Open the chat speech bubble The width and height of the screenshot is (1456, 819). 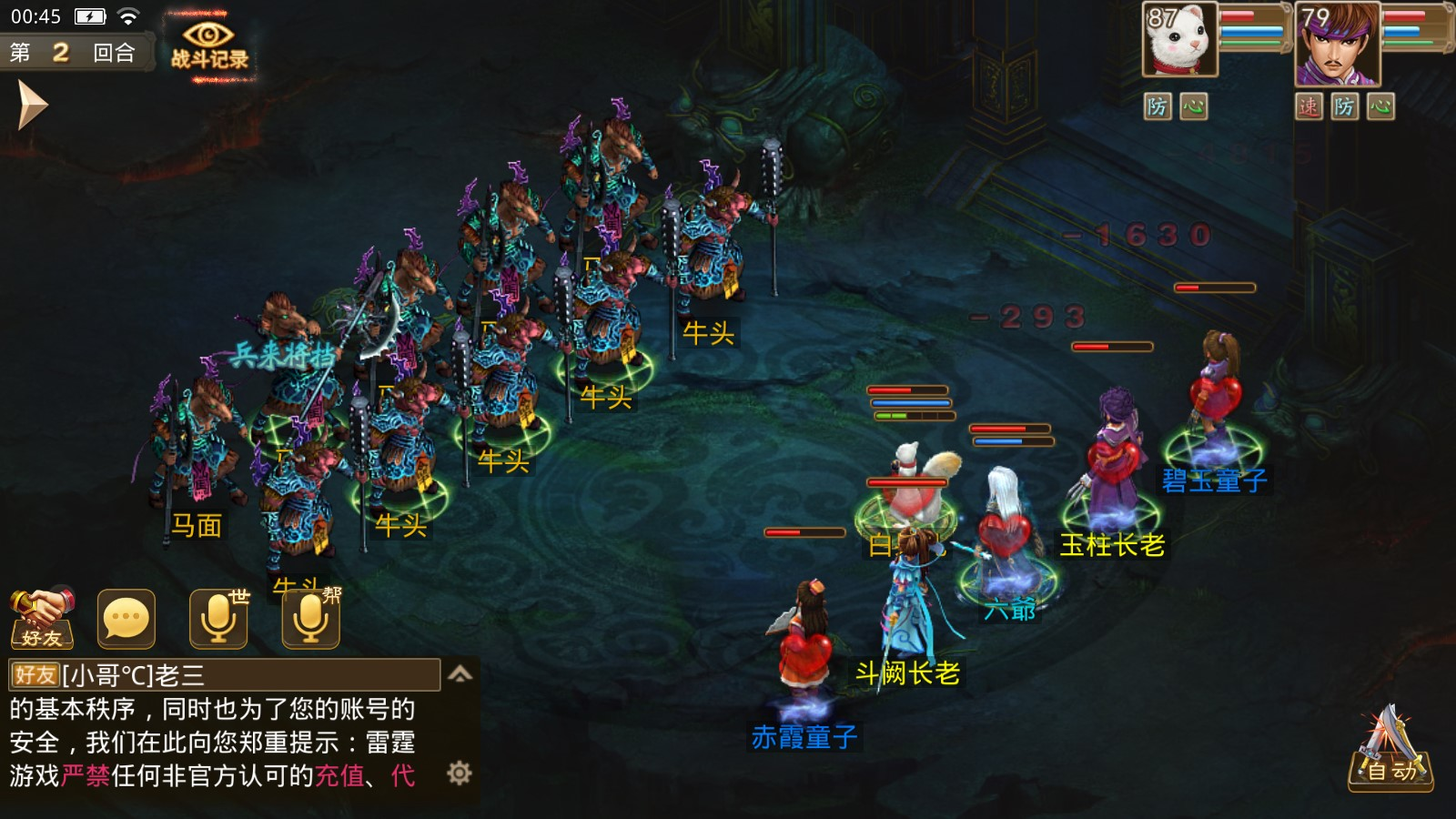click(126, 619)
